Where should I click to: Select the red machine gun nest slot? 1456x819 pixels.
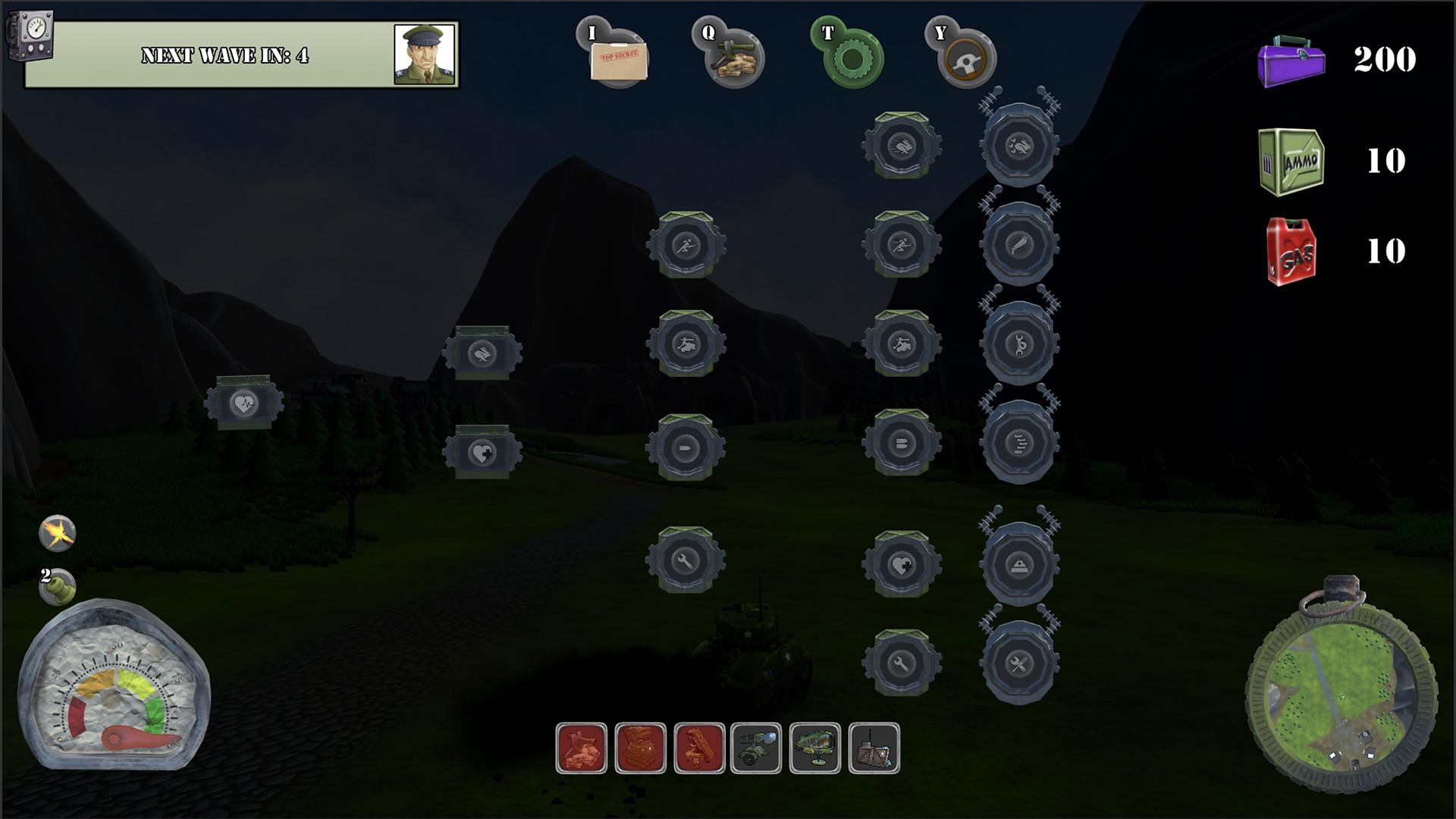point(581,748)
